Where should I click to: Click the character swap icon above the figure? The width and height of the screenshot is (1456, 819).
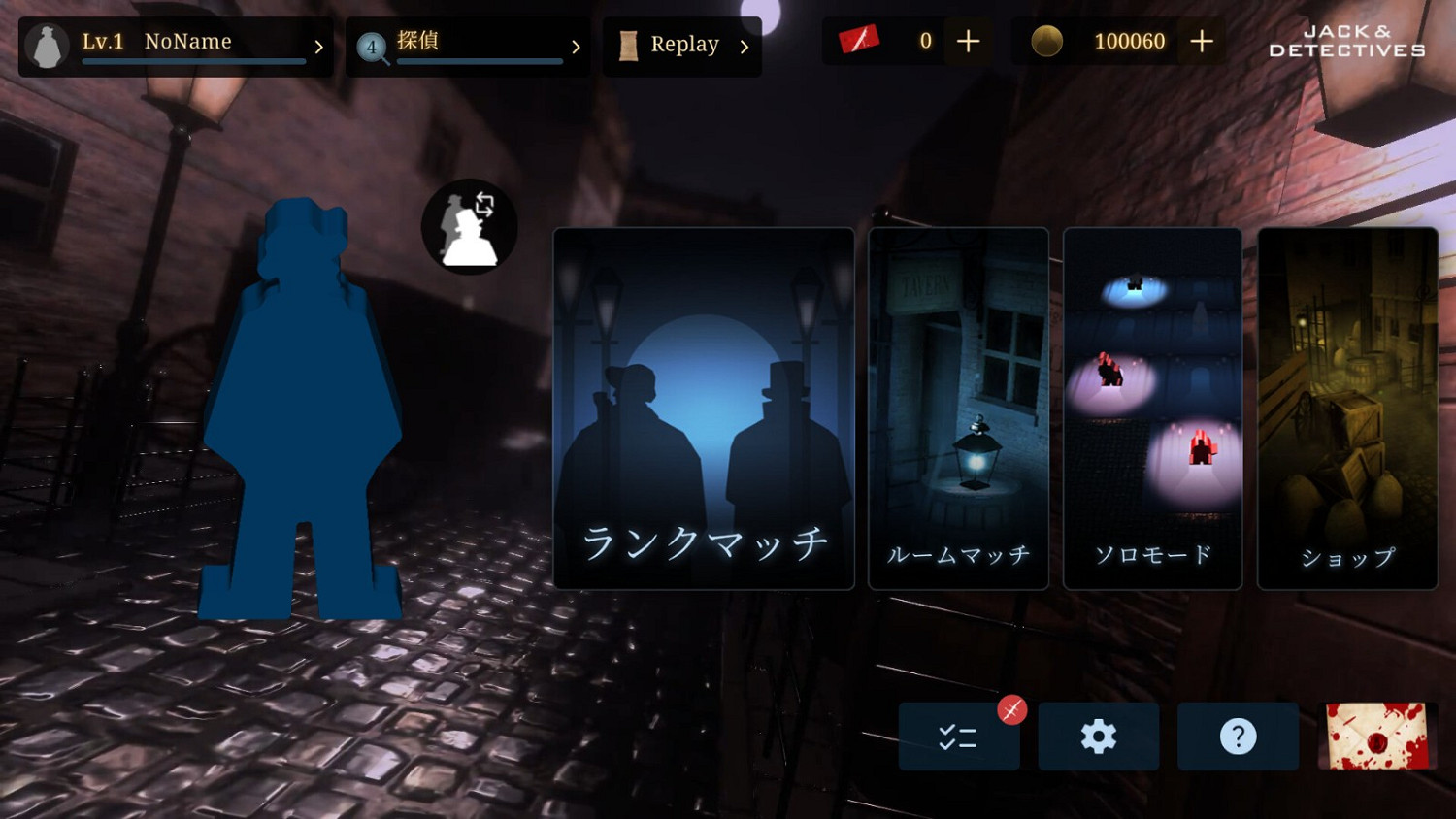pos(469,225)
